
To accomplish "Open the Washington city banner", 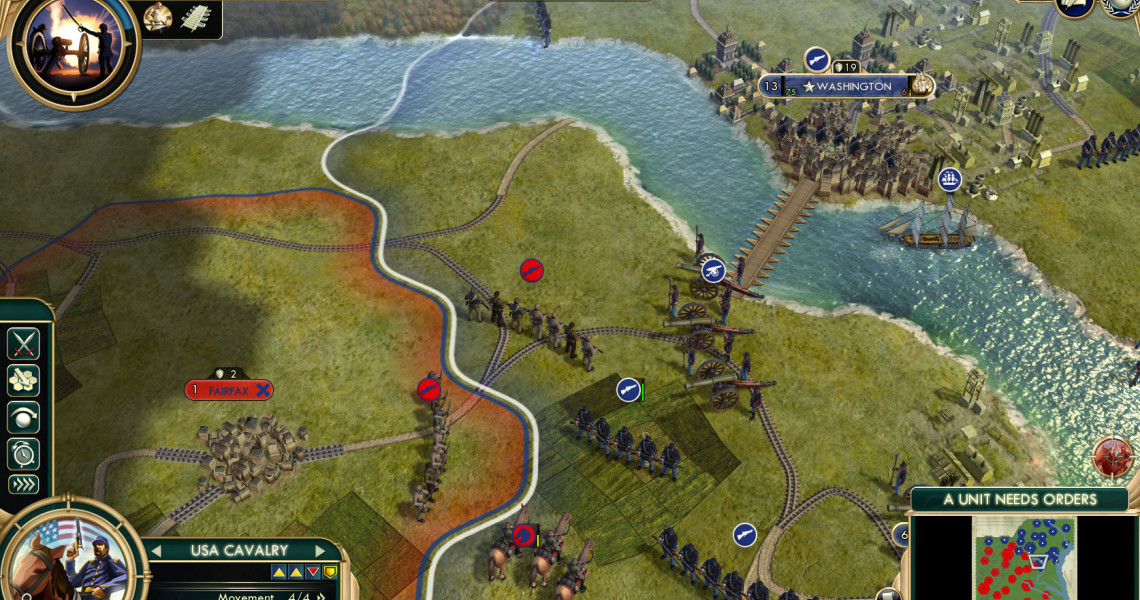I will (848, 87).
